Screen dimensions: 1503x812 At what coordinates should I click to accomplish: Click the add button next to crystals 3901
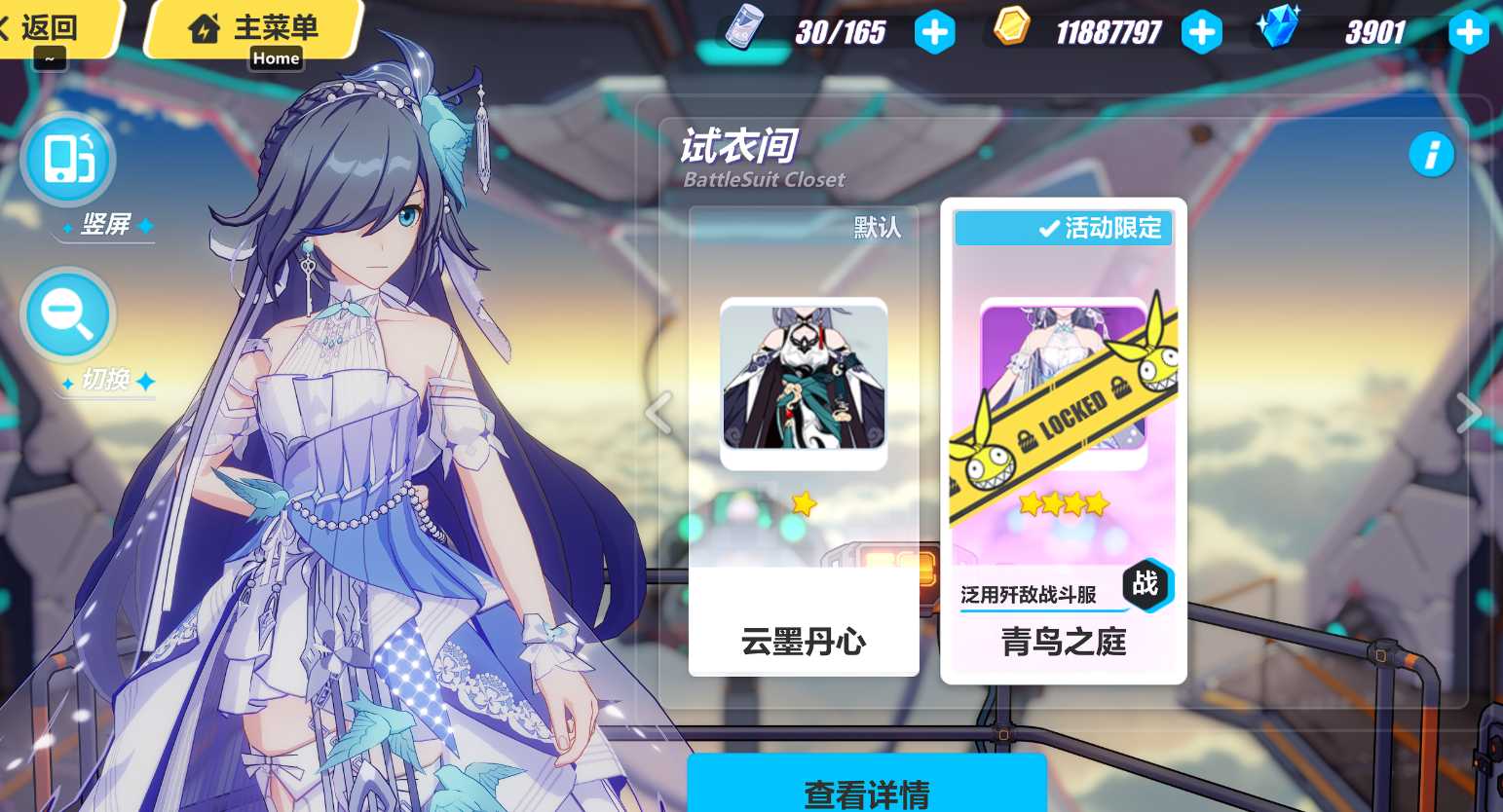point(1468,31)
